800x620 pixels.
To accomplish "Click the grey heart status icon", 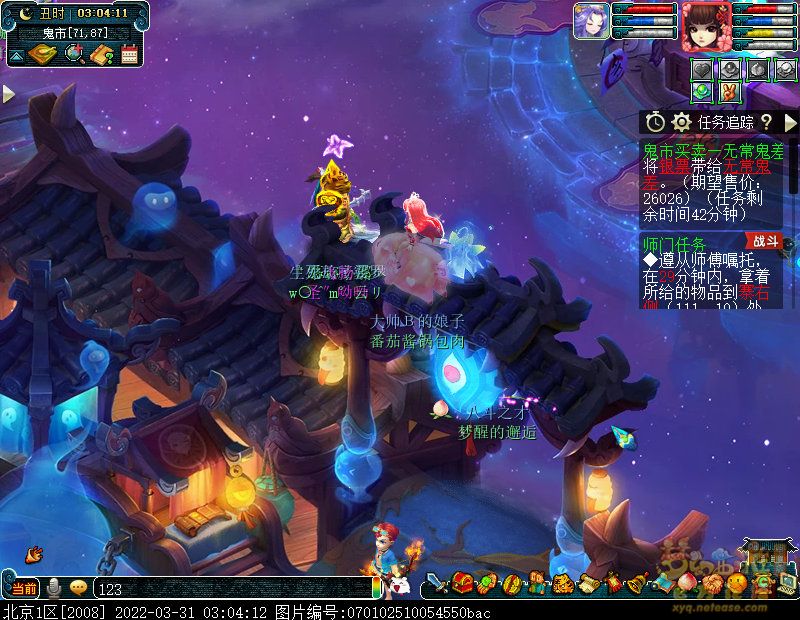I will 703,69.
